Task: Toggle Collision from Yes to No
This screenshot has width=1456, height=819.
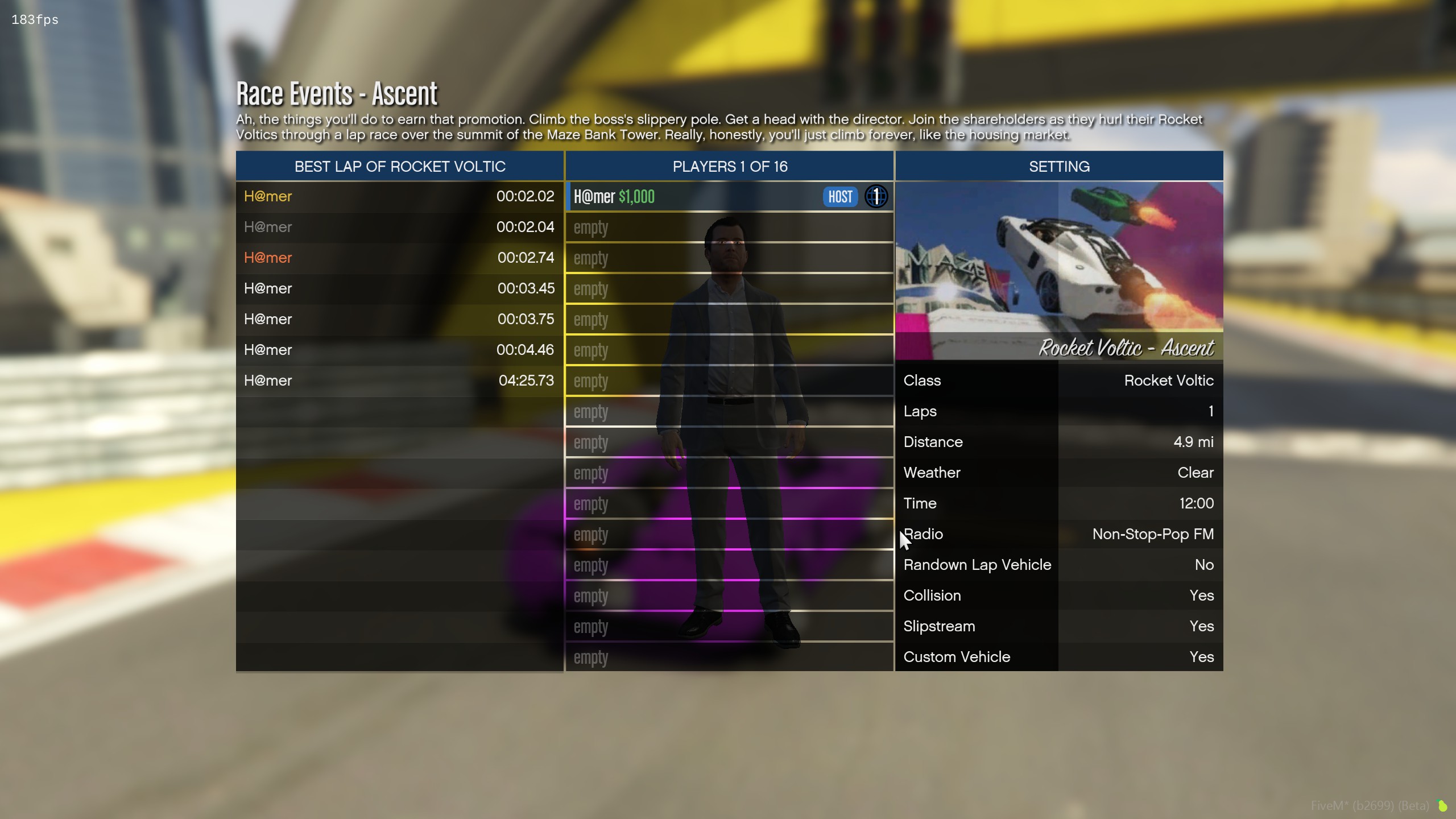Action: point(1058,595)
